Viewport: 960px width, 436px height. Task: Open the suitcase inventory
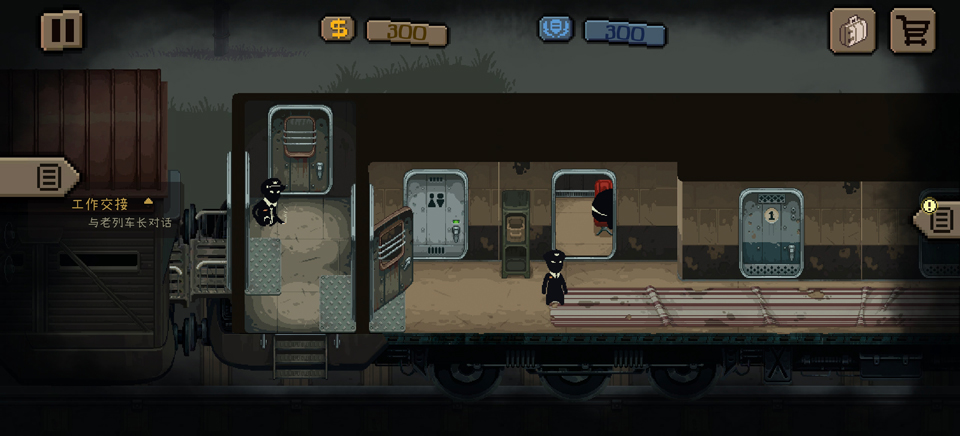[x=852, y=31]
